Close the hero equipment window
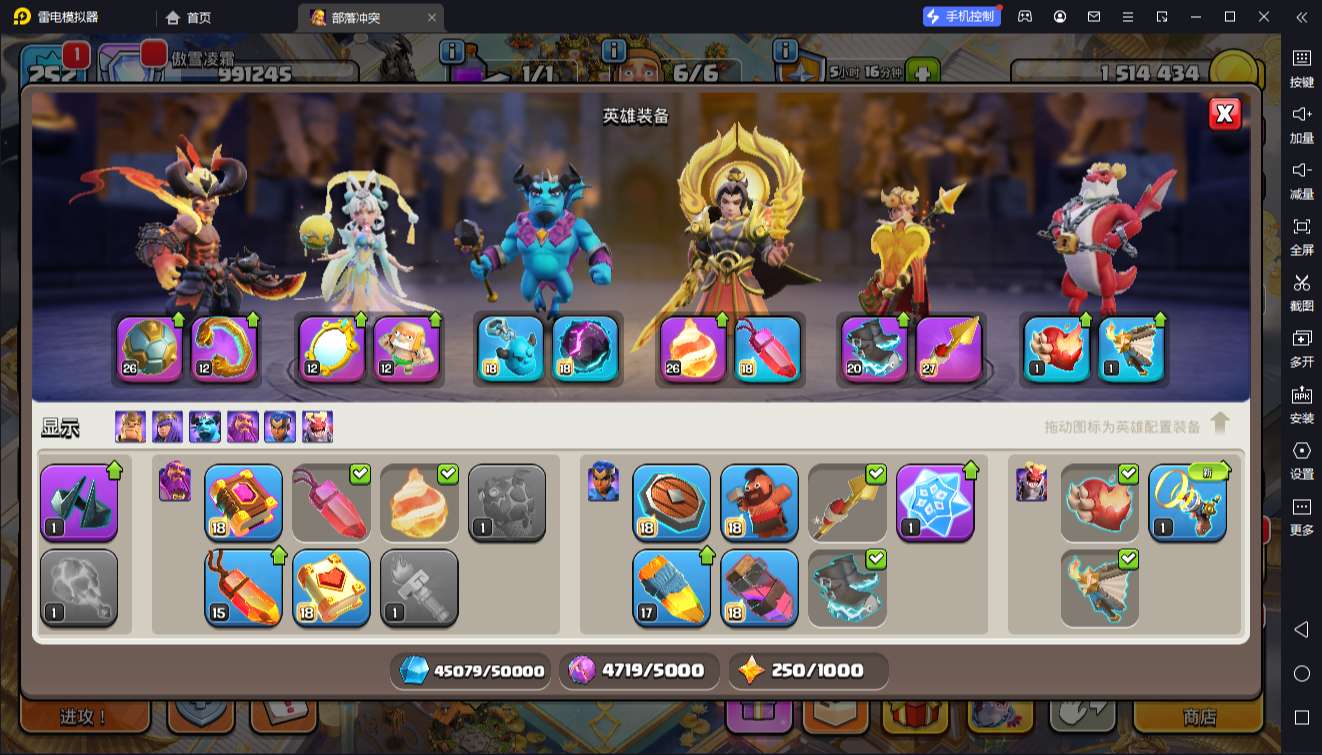Screen dimensions: 1322x755 (1224, 114)
